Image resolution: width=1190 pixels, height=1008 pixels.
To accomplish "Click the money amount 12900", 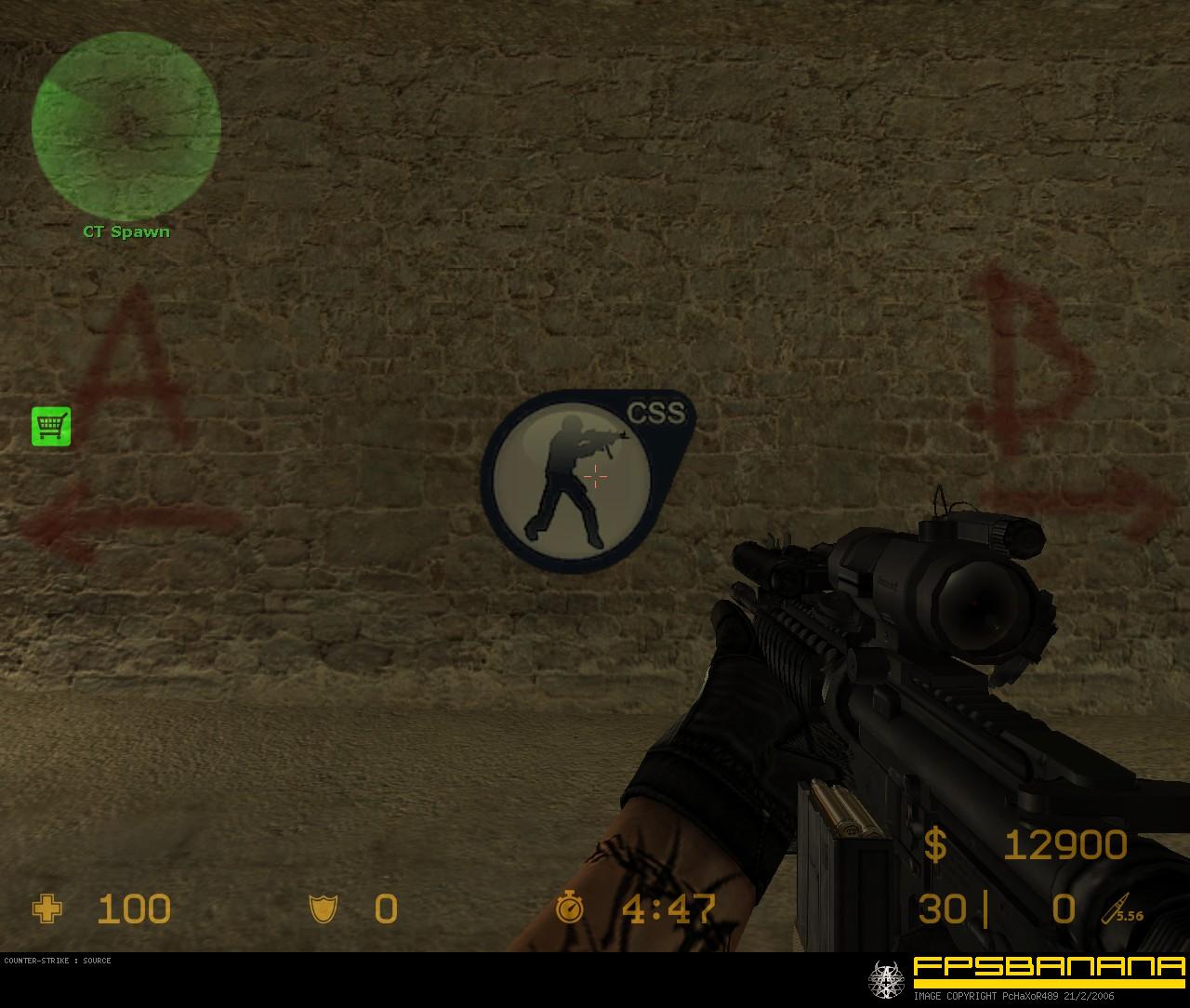I will 1064,846.
